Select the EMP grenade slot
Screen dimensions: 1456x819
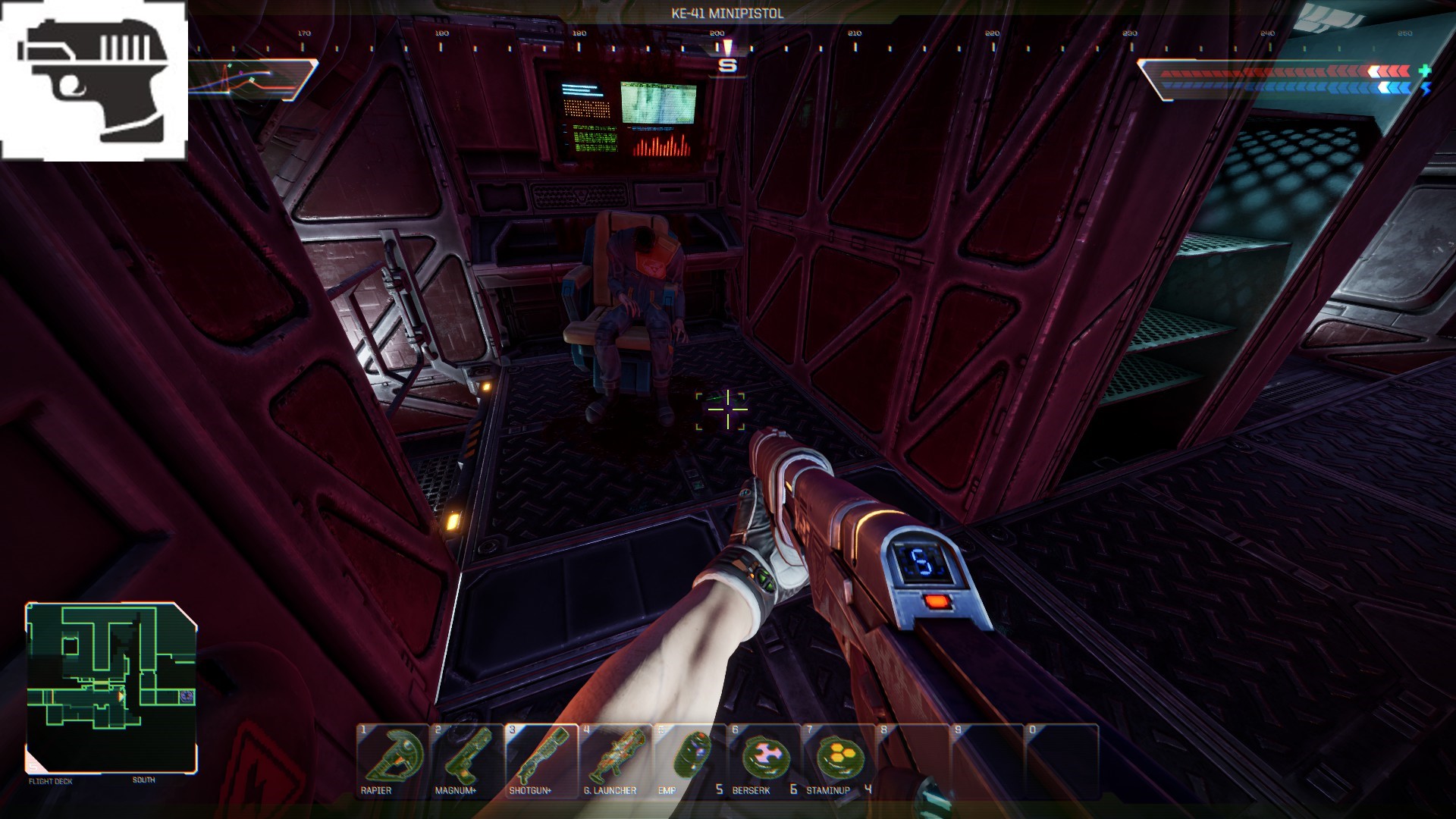[x=689, y=760]
